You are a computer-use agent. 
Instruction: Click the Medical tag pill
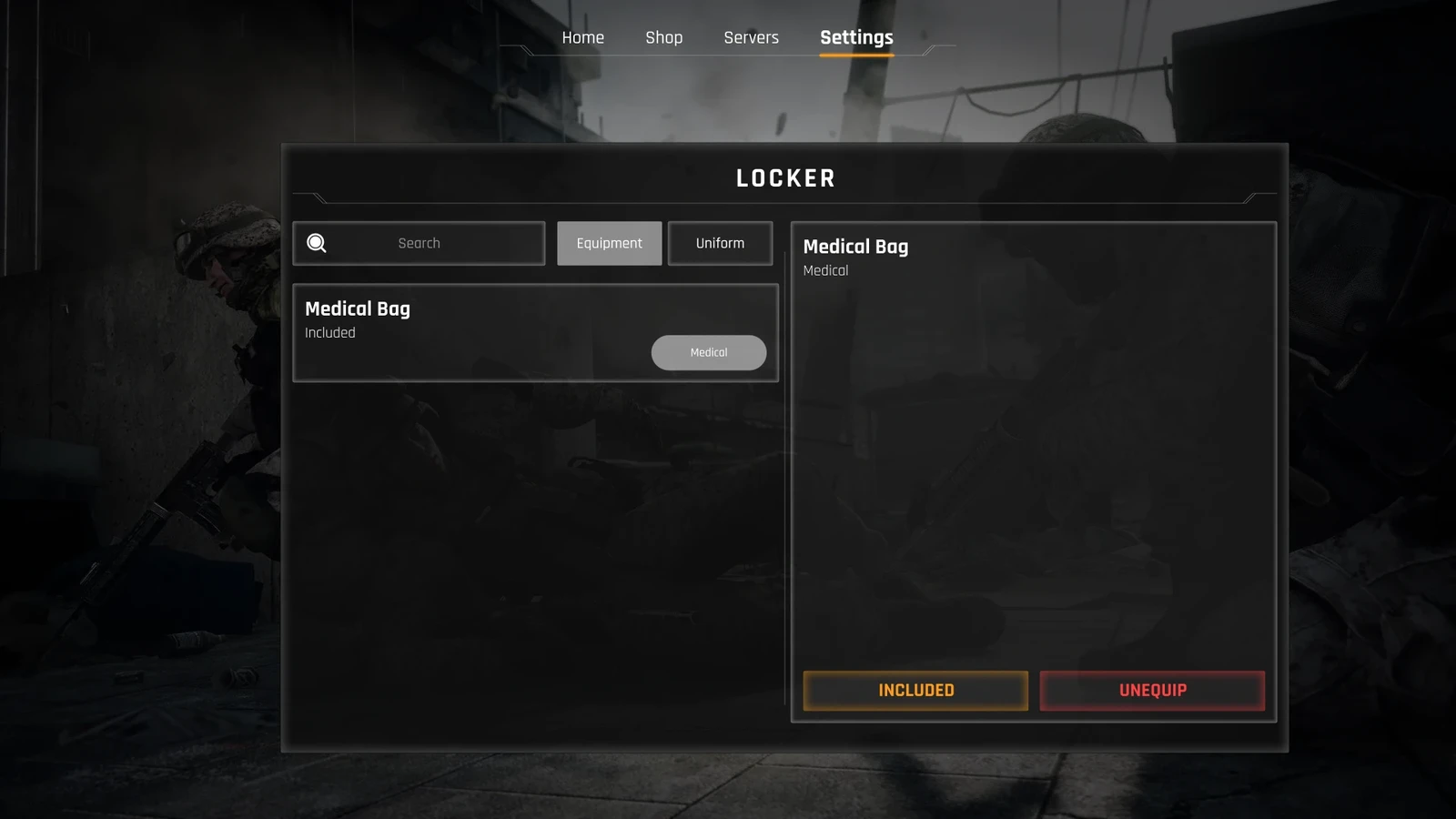[708, 352]
